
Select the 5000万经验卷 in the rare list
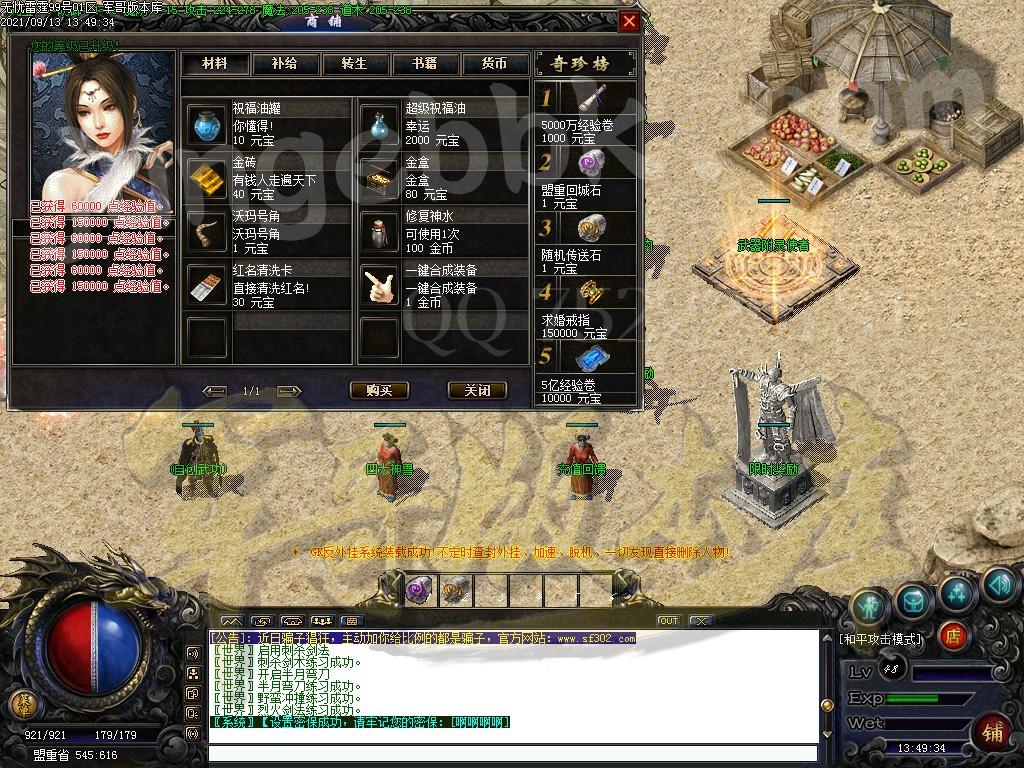coord(590,99)
